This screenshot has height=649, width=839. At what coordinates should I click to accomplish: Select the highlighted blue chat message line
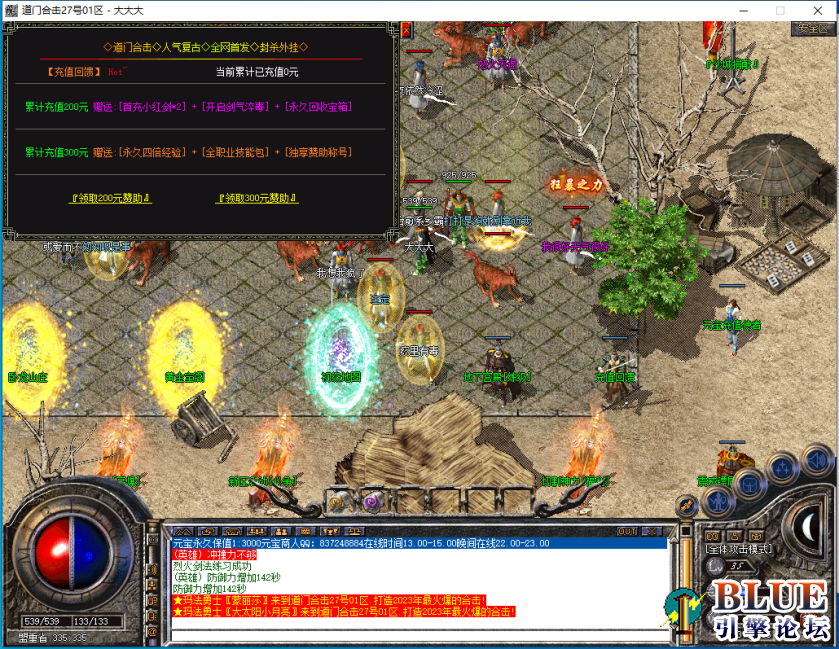tap(418, 543)
